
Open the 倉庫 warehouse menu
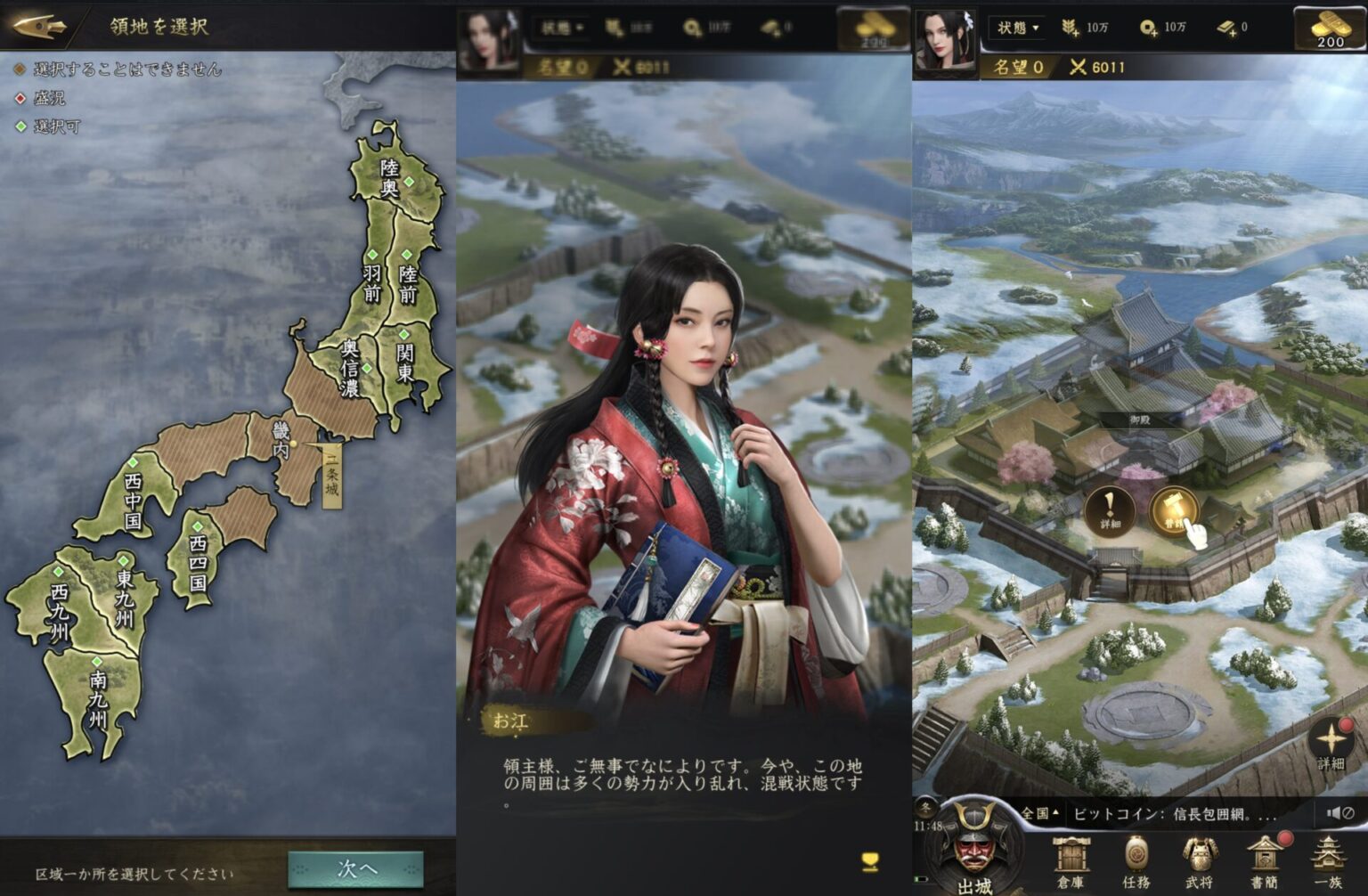click(1071, 862)
